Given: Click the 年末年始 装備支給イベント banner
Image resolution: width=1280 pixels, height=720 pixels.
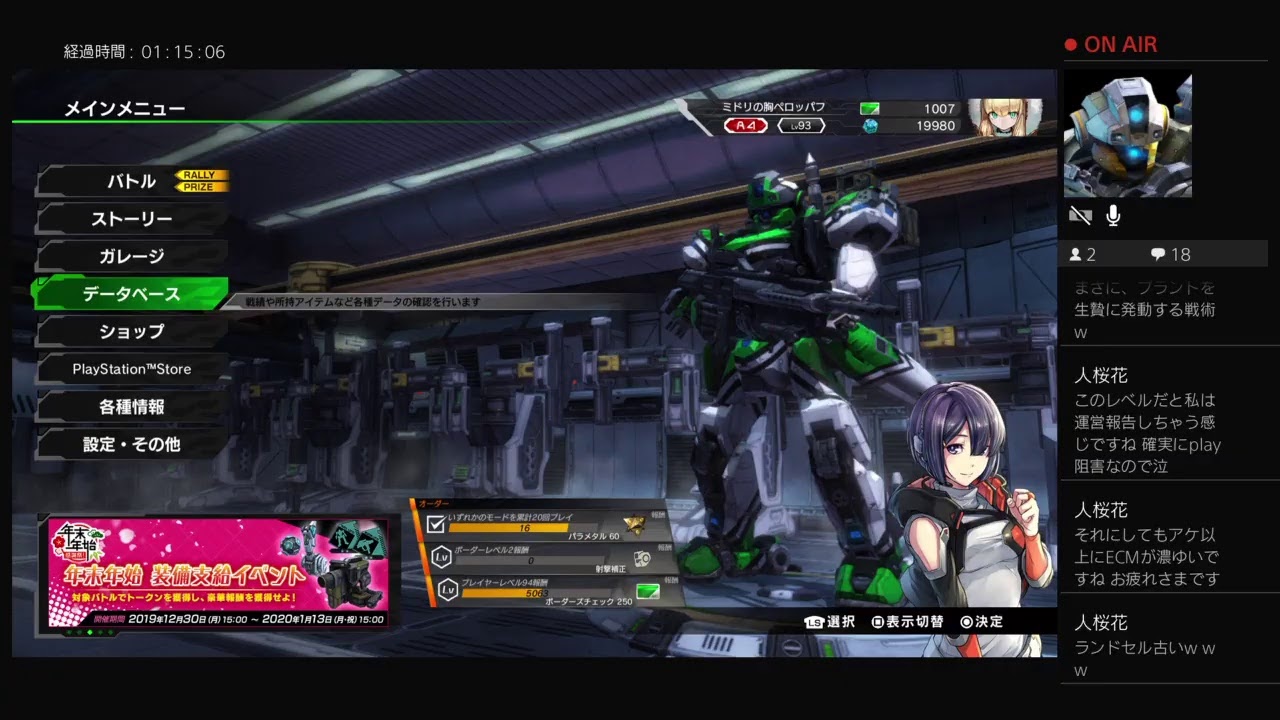Looking at the screenshot, I should click(218, 573).
